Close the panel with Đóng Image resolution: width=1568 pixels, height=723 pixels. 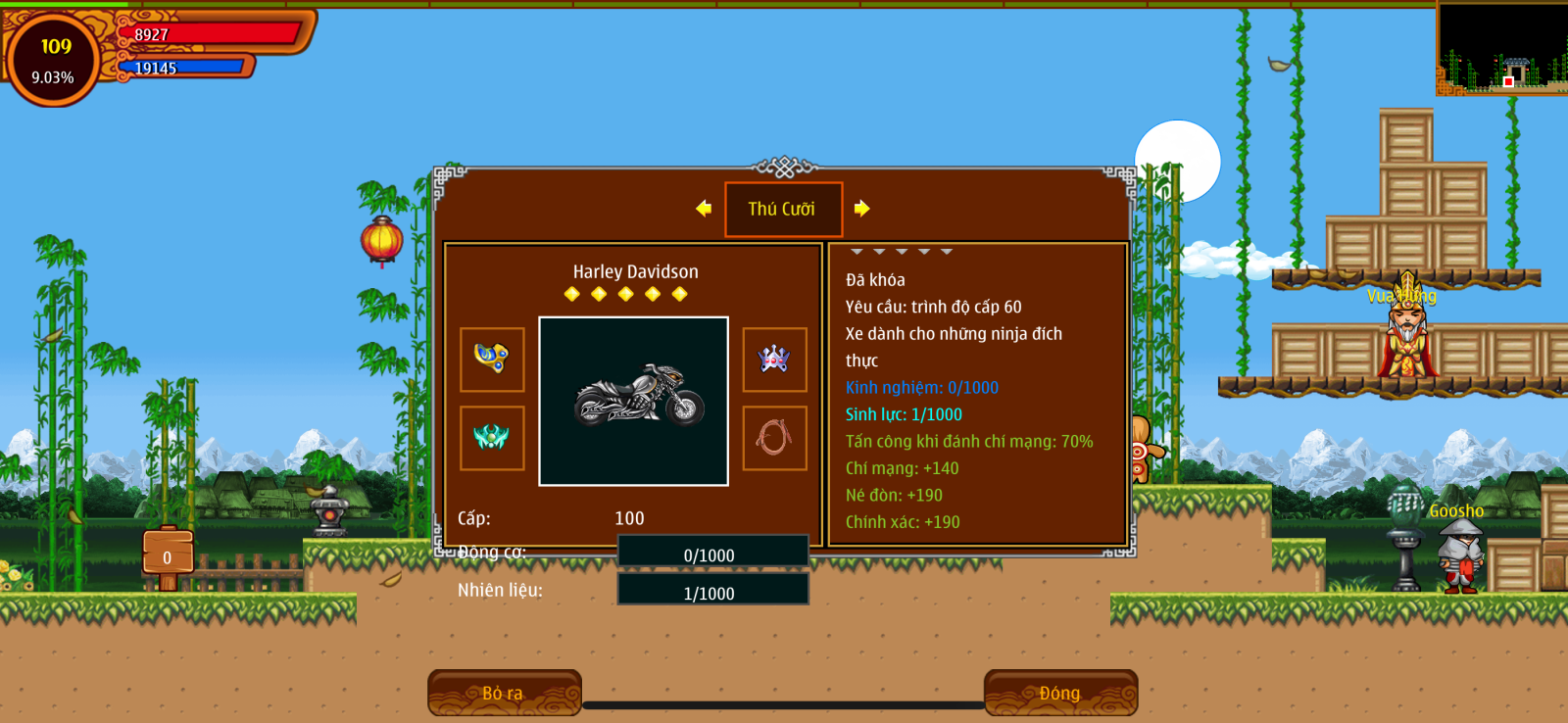tap(1060, 693)
